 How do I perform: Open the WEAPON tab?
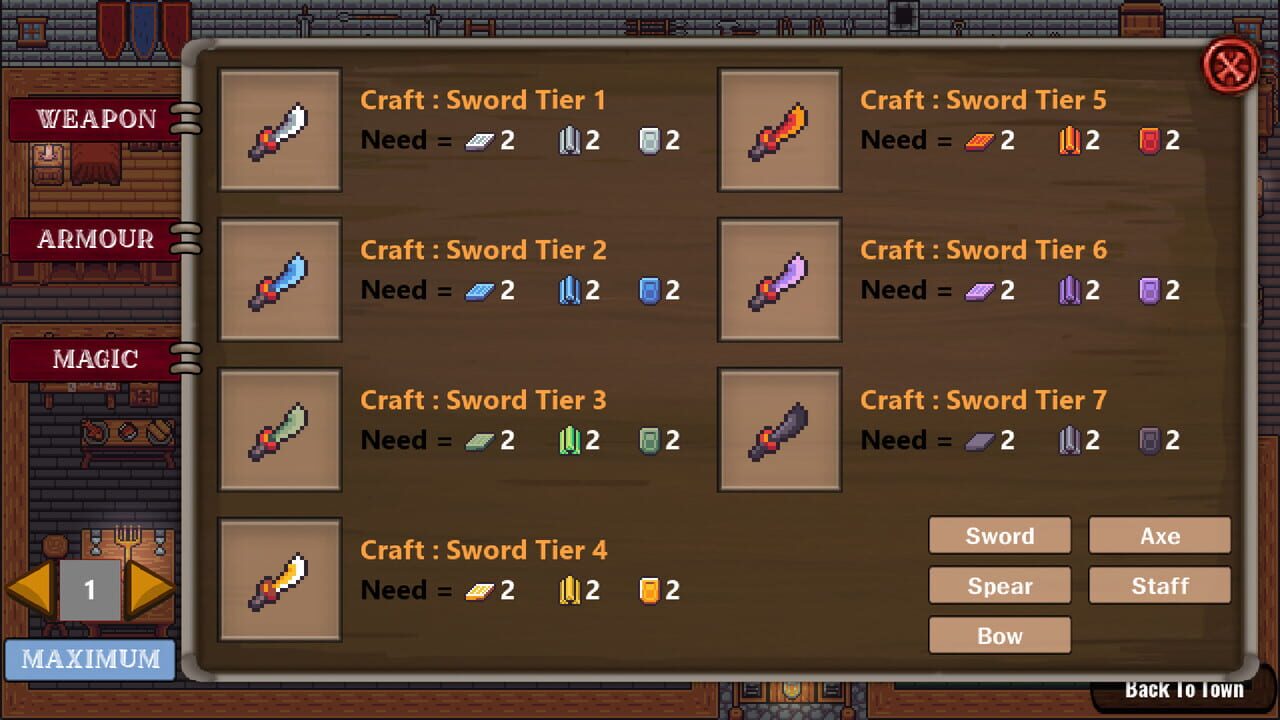[95, 118]
